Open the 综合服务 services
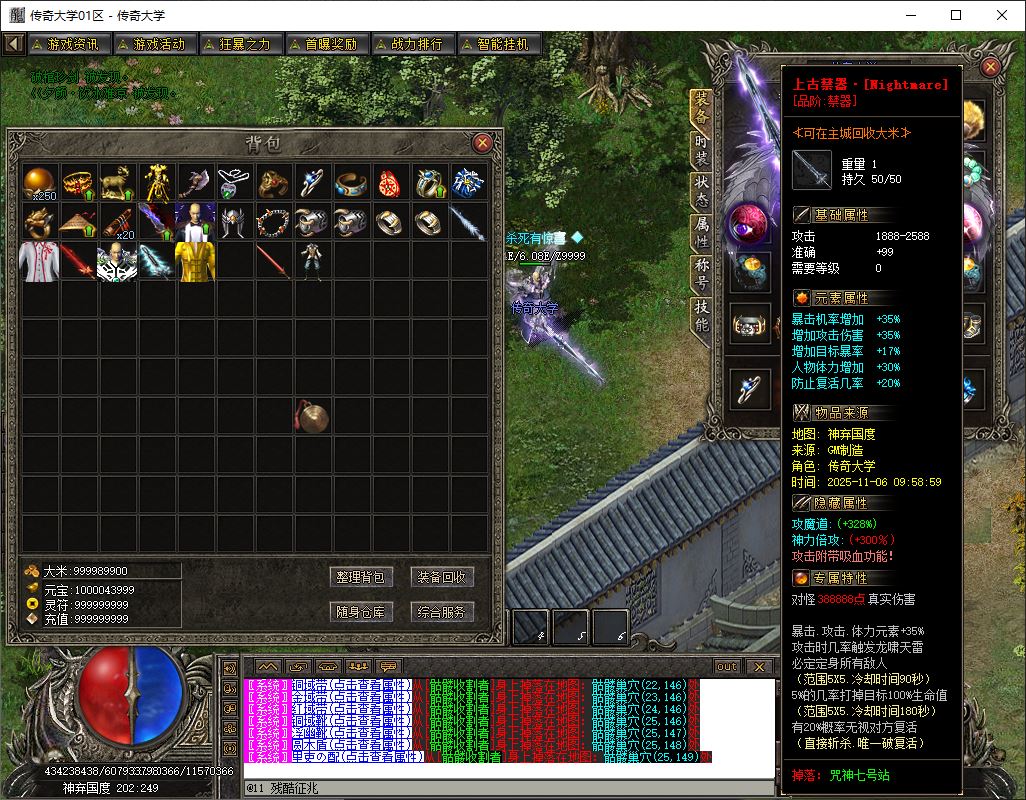 (x=442, y=611)
